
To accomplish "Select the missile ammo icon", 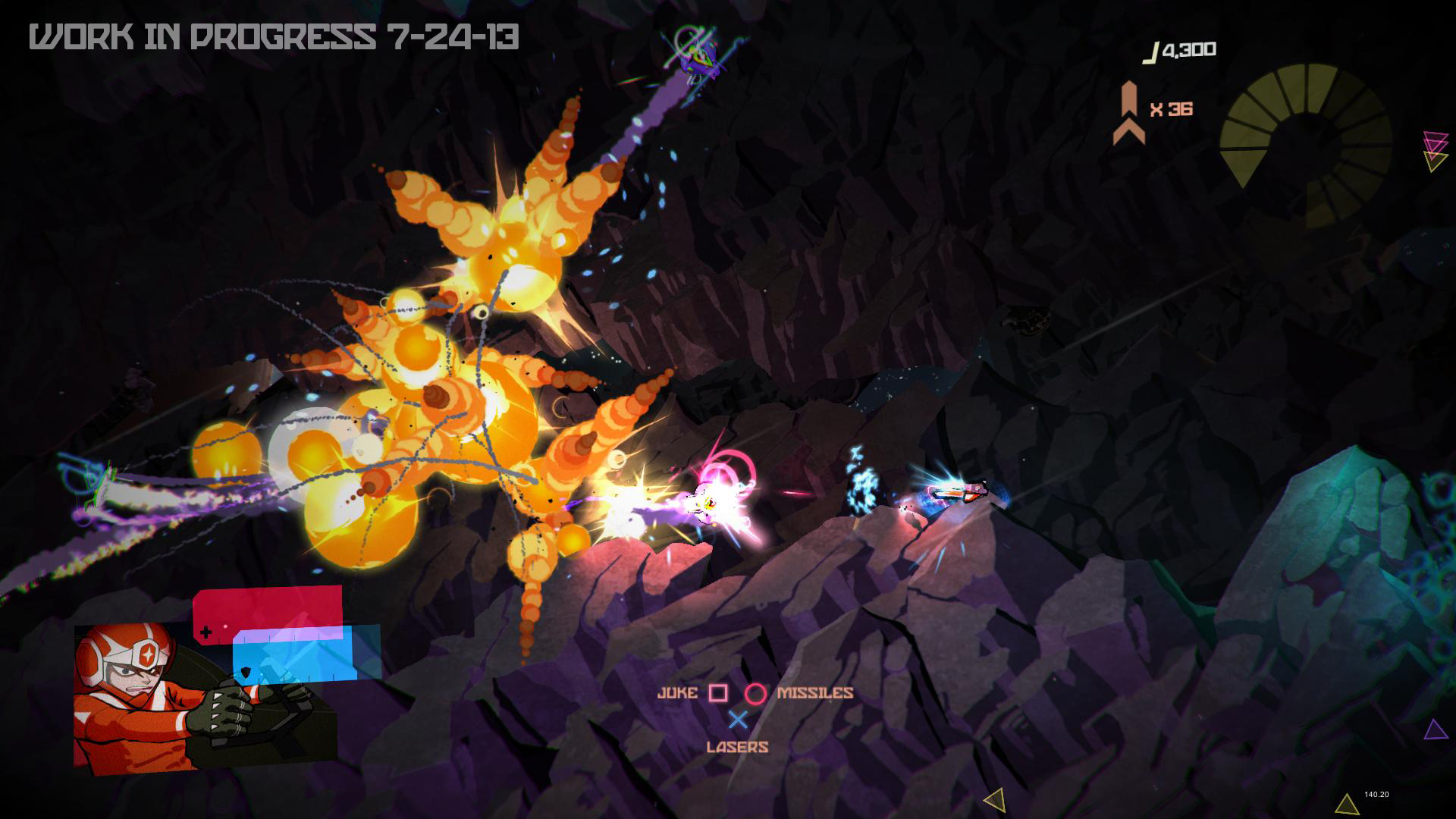I will click(1129, 112).
